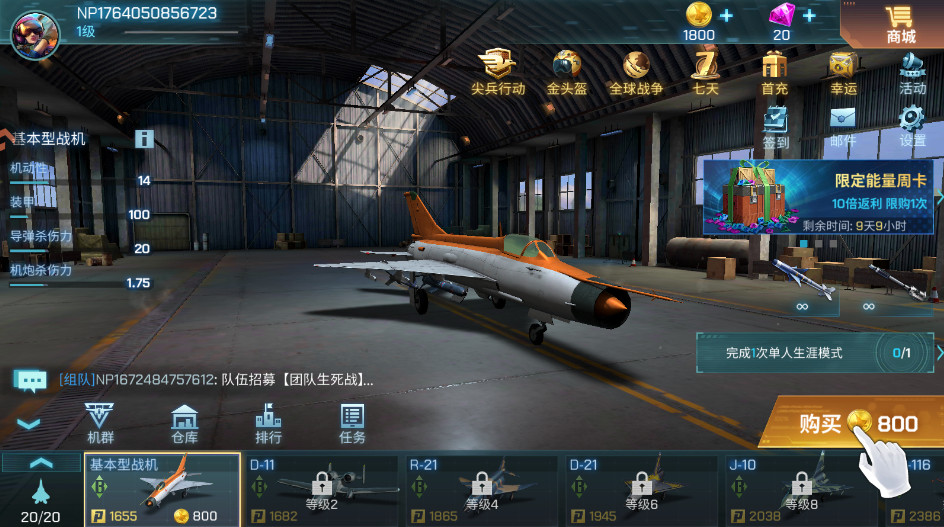Add more gold coins with plus button

coord(726,16)
